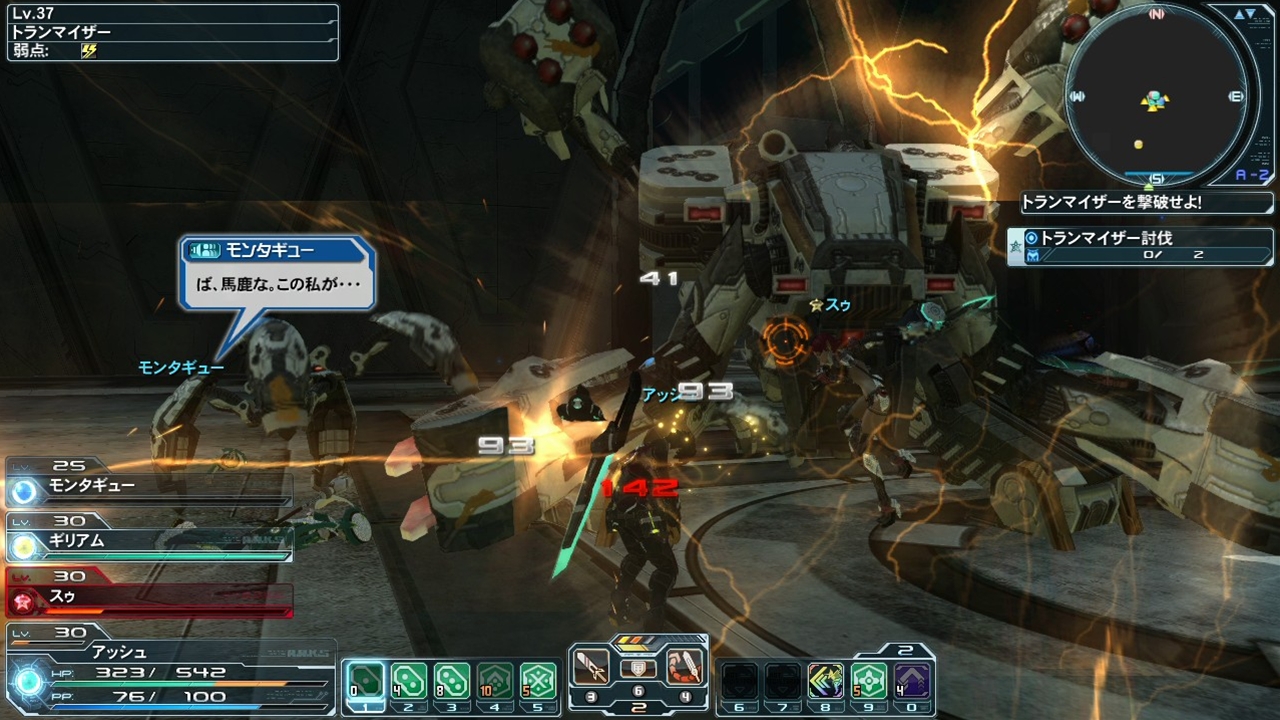Activate the chevron item in slot 4
The width and height of the screenshot is (1280, 720).
click(x=495, y=681)
